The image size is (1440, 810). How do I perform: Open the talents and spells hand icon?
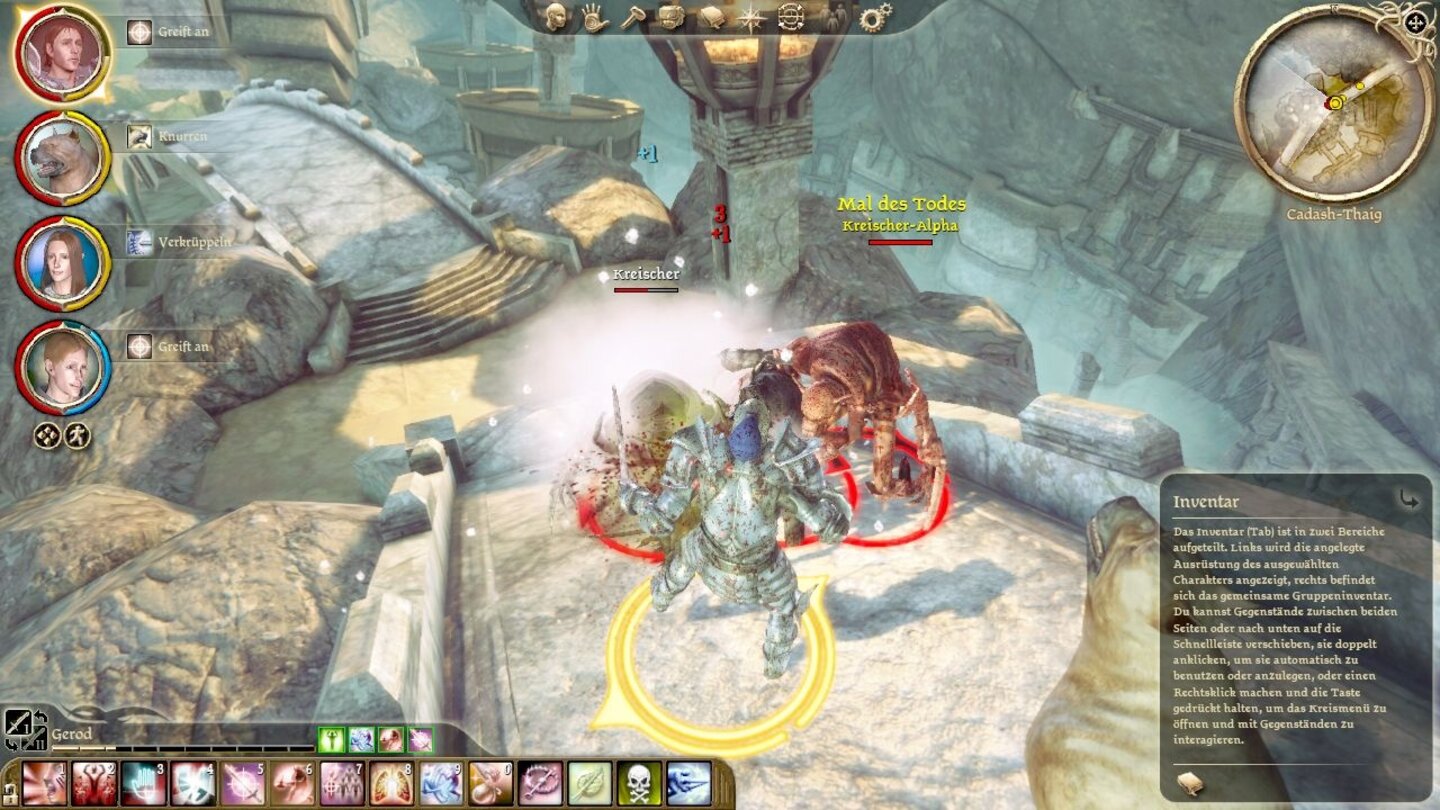(x=592, y=17)
